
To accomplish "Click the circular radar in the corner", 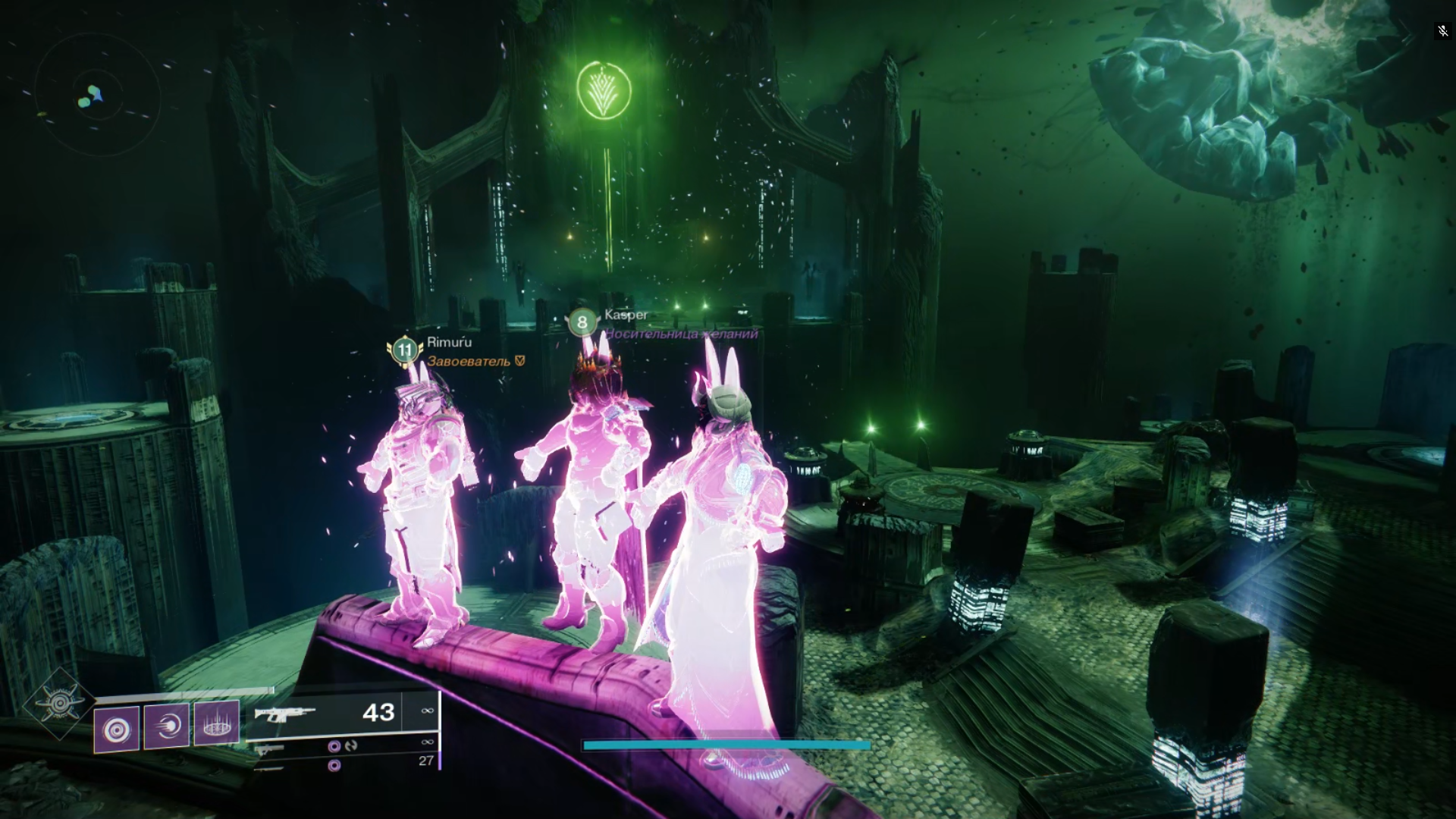I will [96, 96].
